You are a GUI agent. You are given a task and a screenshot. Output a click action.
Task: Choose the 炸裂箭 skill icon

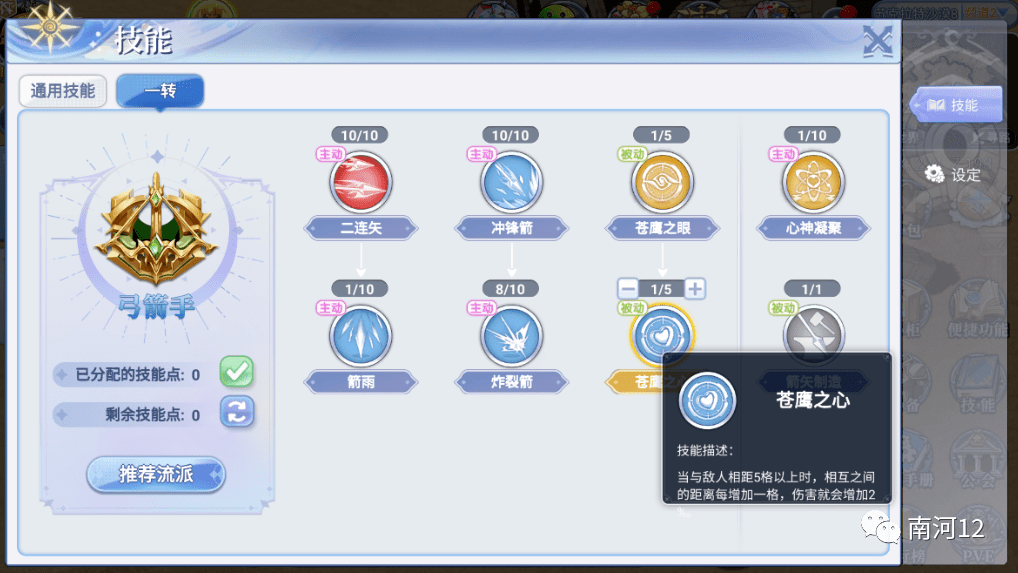click(x=511, y=335)
